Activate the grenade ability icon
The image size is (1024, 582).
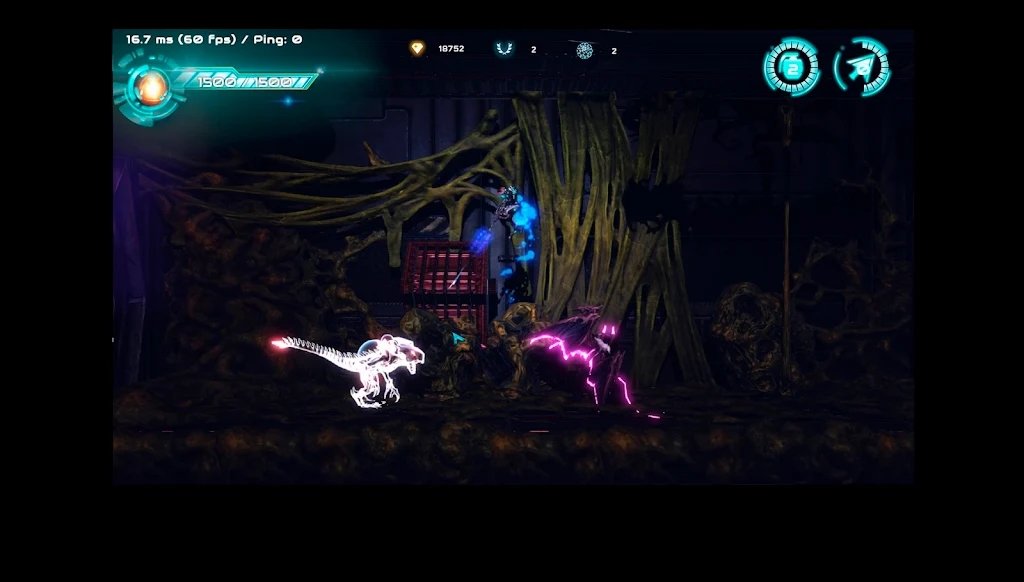click(x=791, y=67)
